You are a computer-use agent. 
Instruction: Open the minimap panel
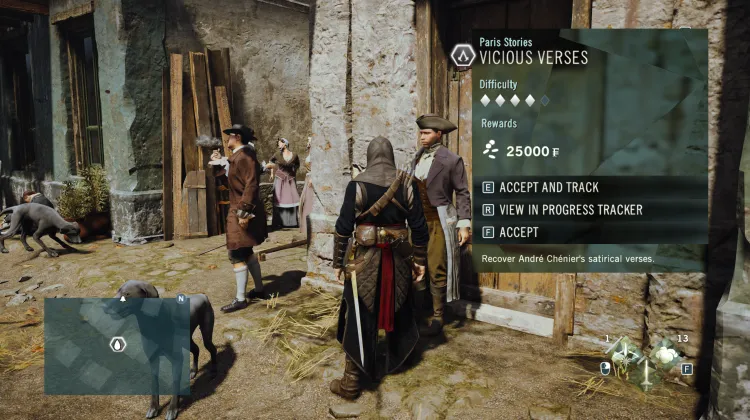coord(117,346)
